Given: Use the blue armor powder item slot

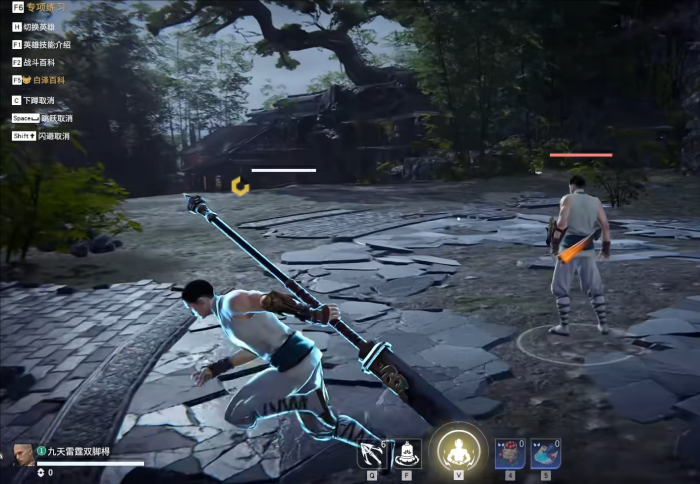Looking at the screenshot, I should [545, 453].
